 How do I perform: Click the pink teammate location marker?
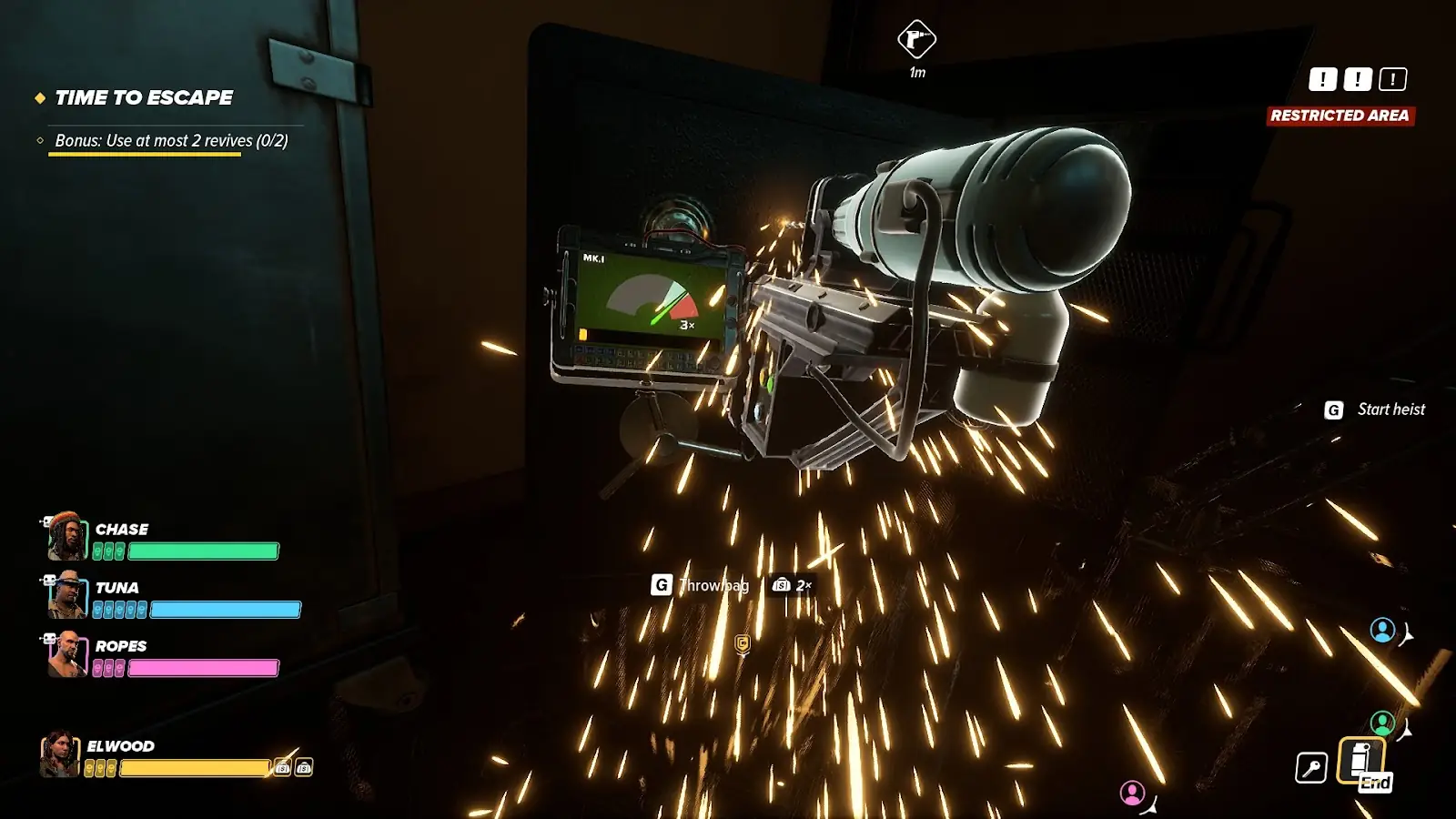point(1132,794)
